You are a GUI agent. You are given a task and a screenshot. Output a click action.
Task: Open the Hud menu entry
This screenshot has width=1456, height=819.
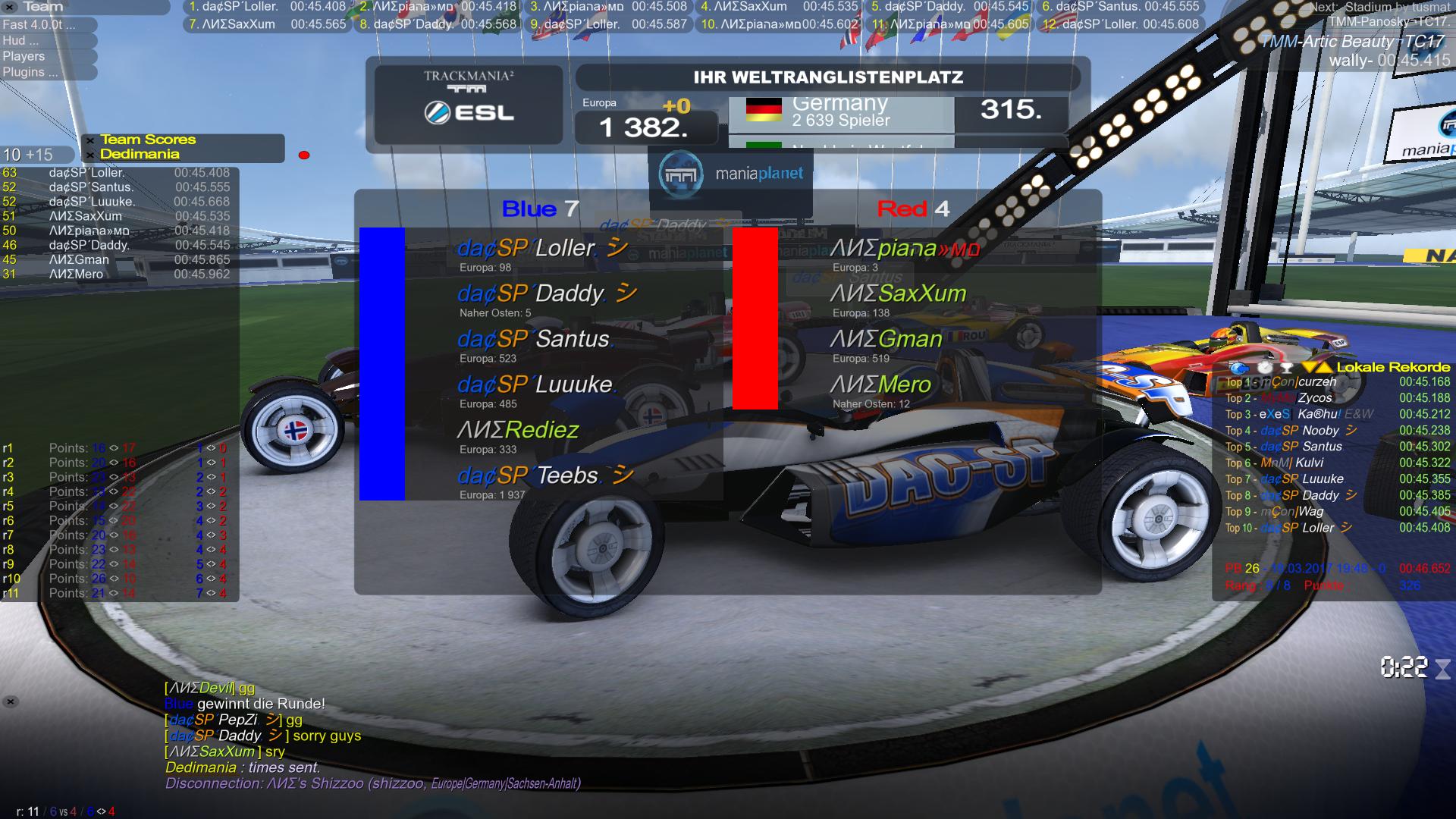click(x=21, y=40)
